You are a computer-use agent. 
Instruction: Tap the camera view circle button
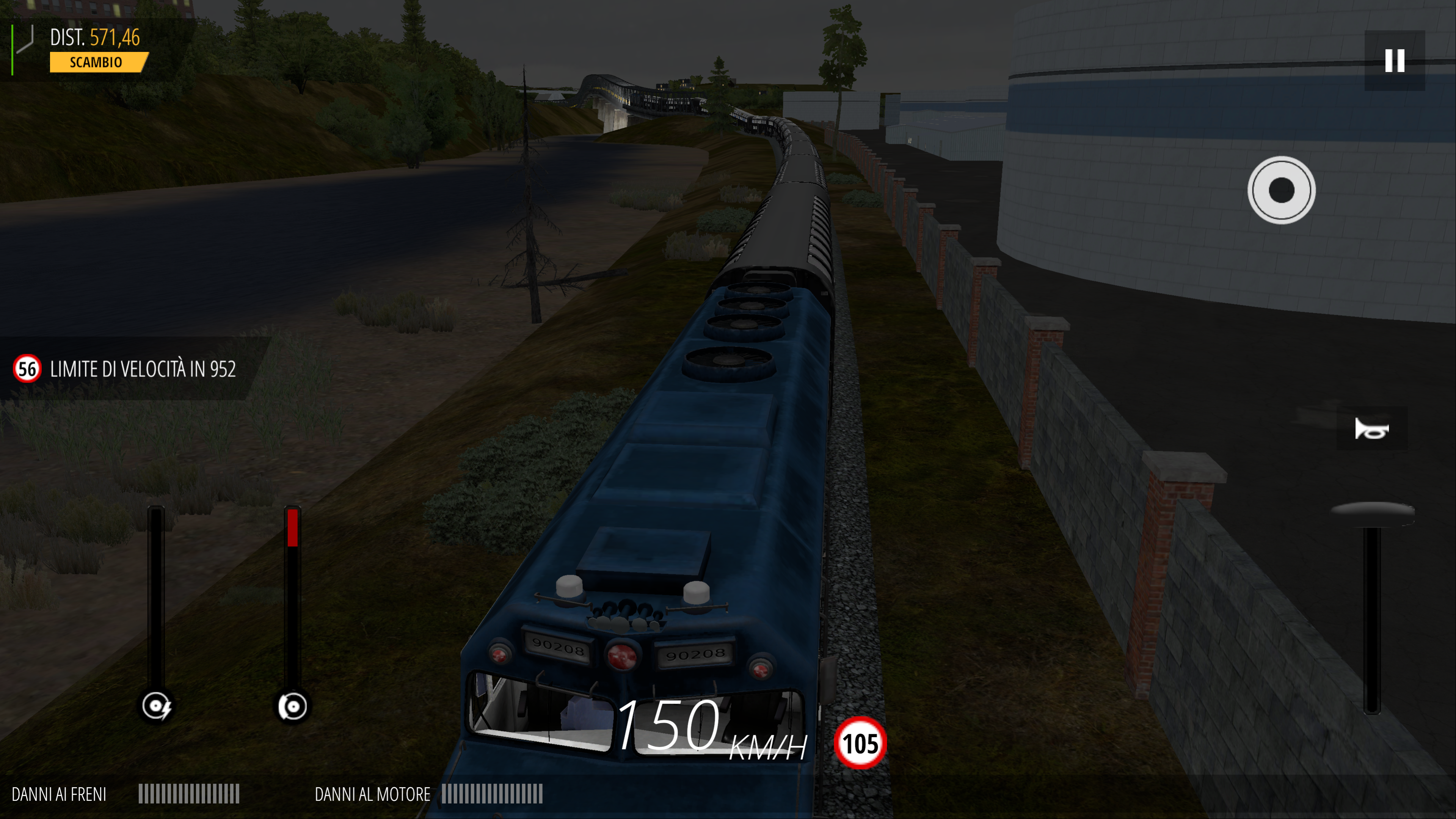(1281, 190)
